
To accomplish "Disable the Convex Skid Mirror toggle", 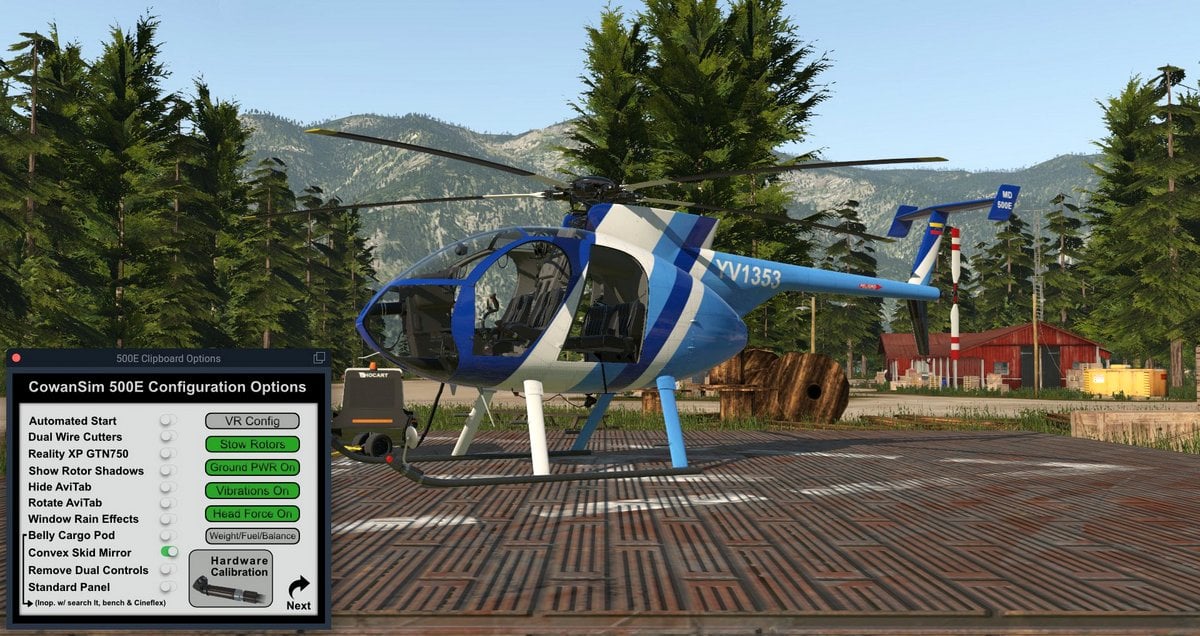I will click(169, 552).
